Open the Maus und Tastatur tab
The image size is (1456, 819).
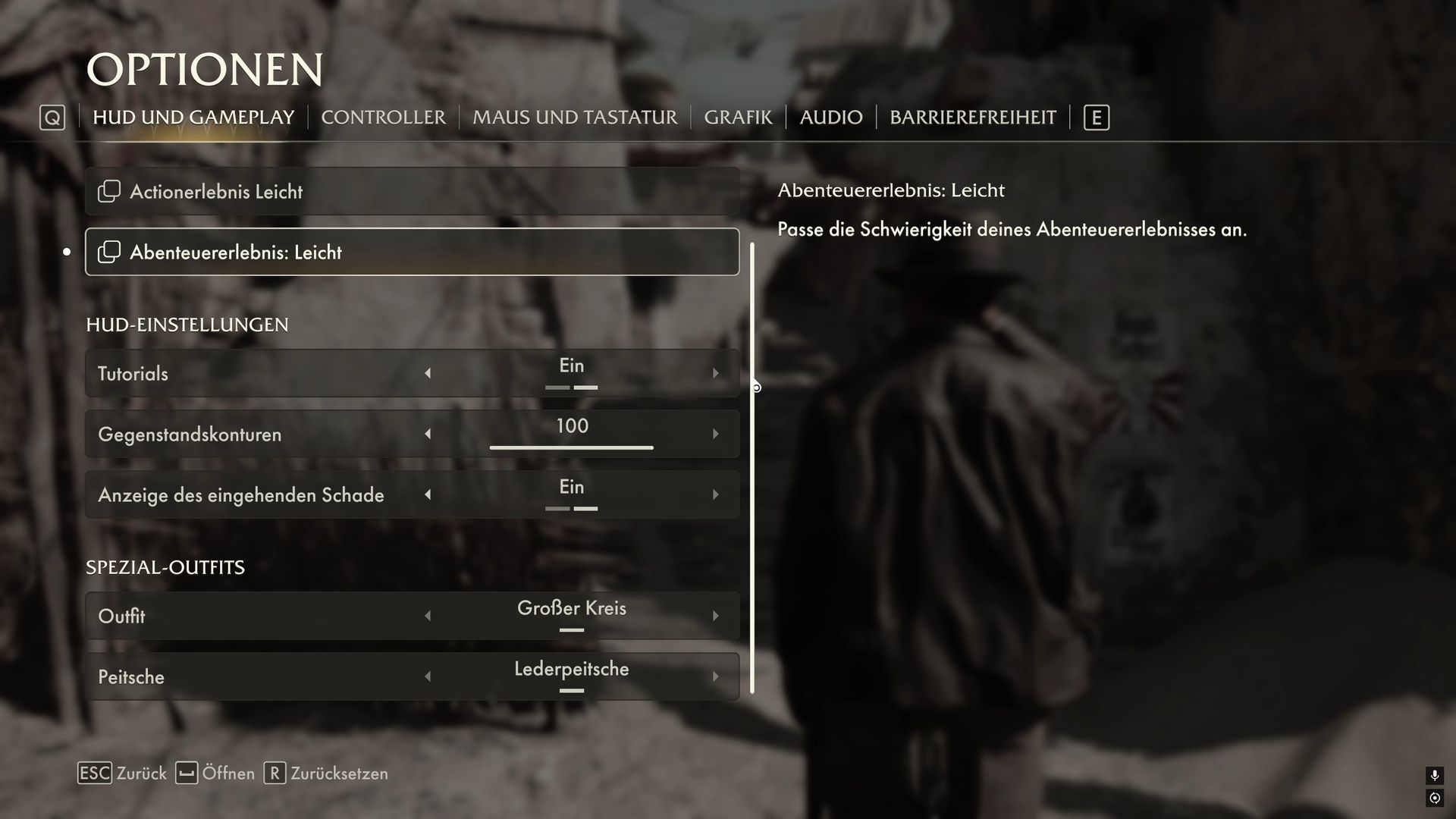[574, 118]
